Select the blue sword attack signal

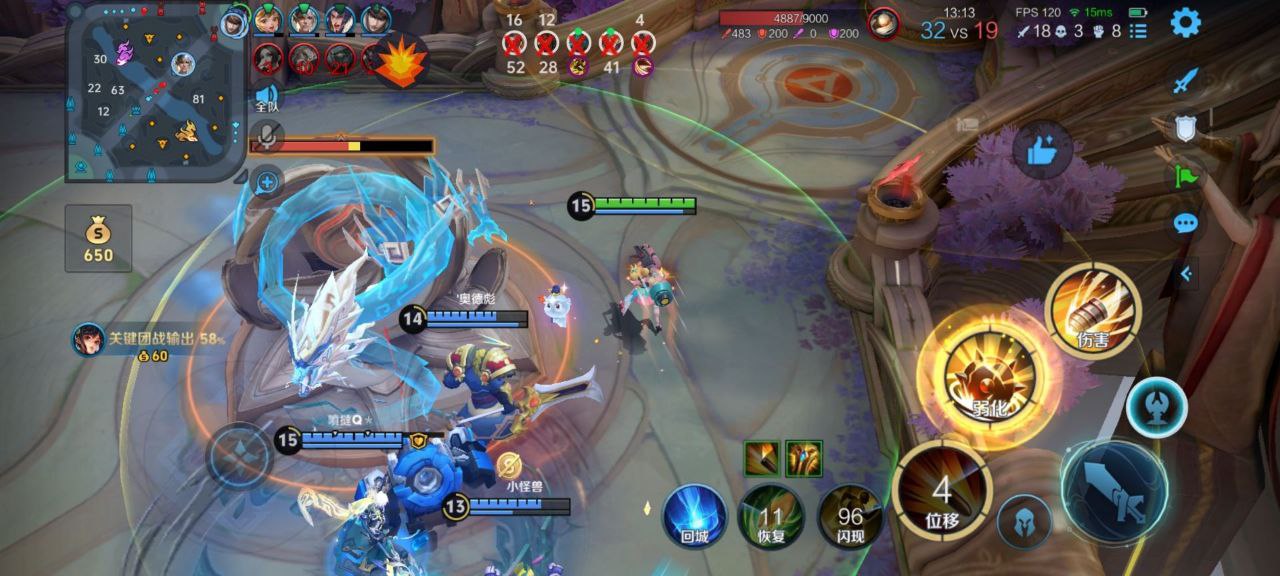[1185, 82]
